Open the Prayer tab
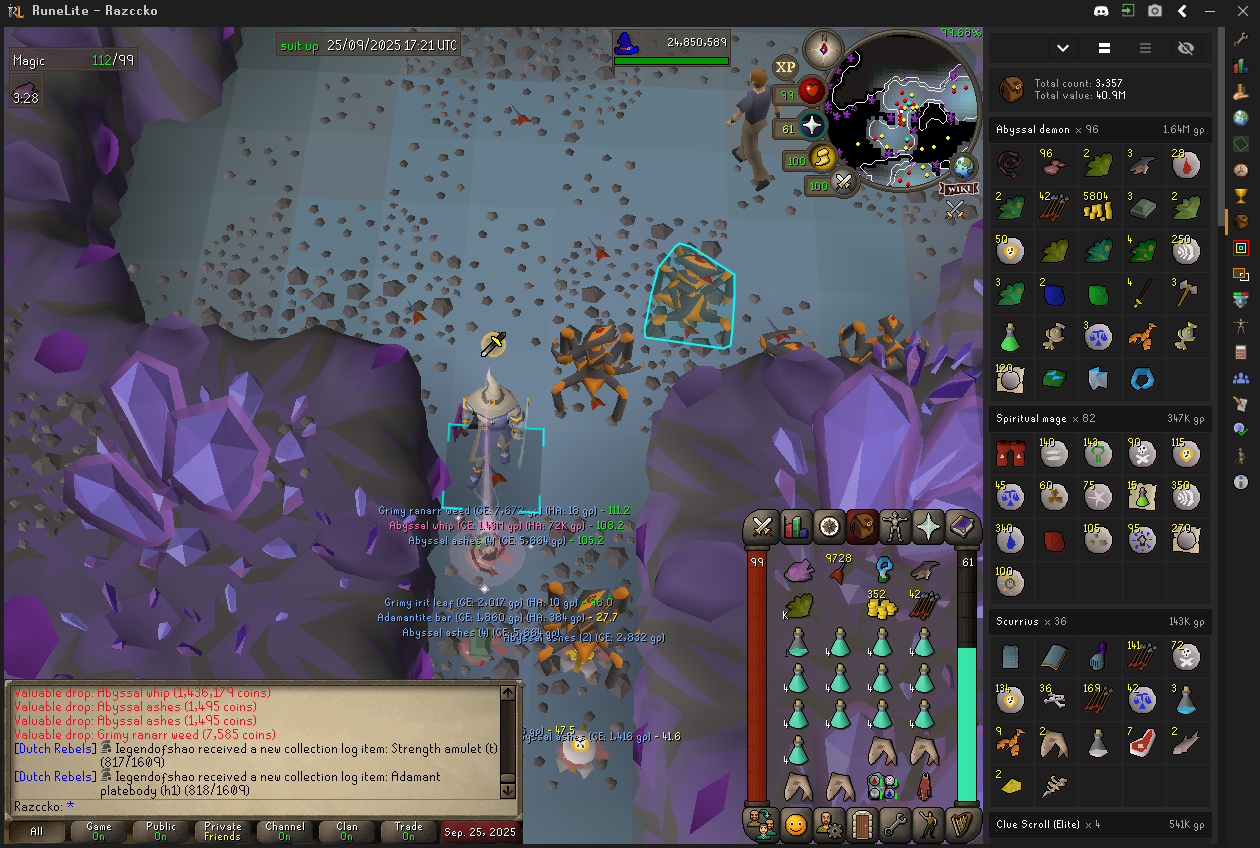Screen dimensions: 1260x848 coord(929,525)
